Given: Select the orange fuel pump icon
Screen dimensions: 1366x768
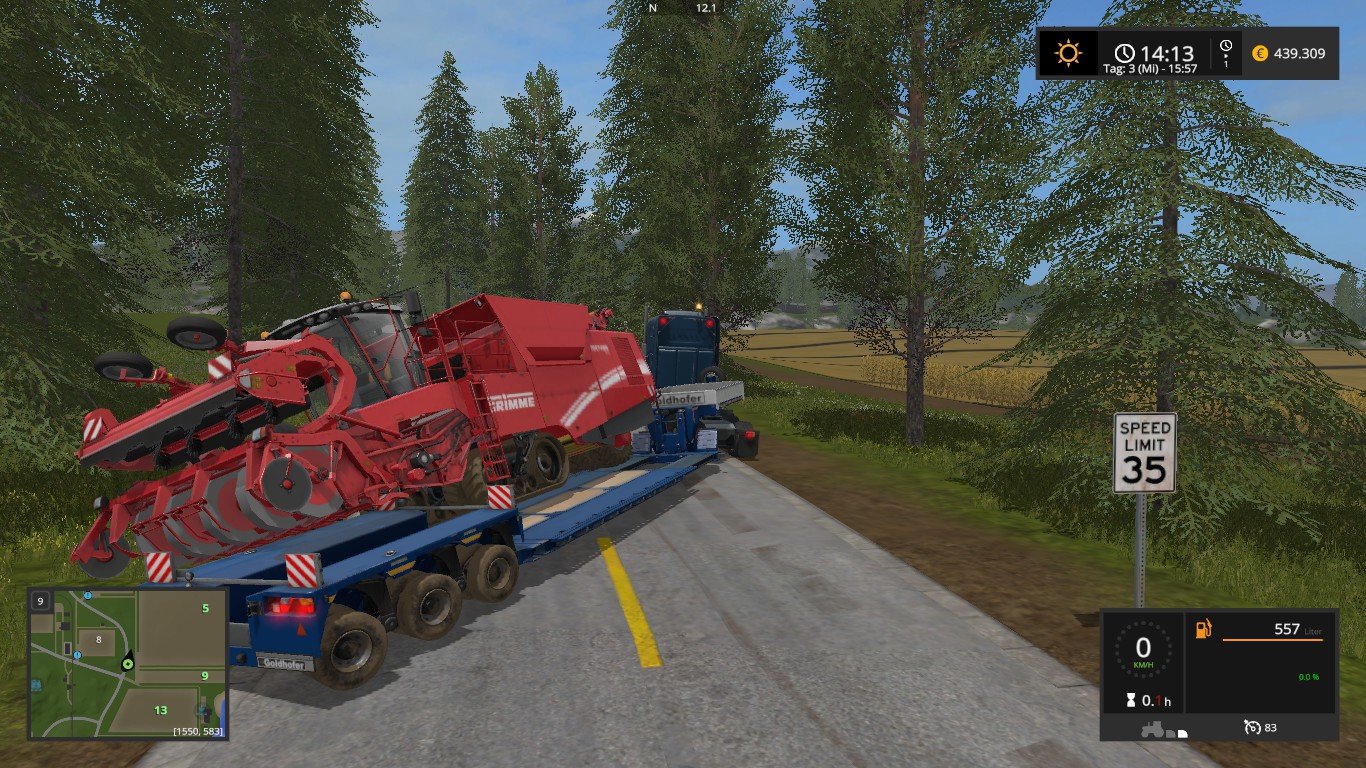Looking at the screenshot, I should tap(1204, 629).
